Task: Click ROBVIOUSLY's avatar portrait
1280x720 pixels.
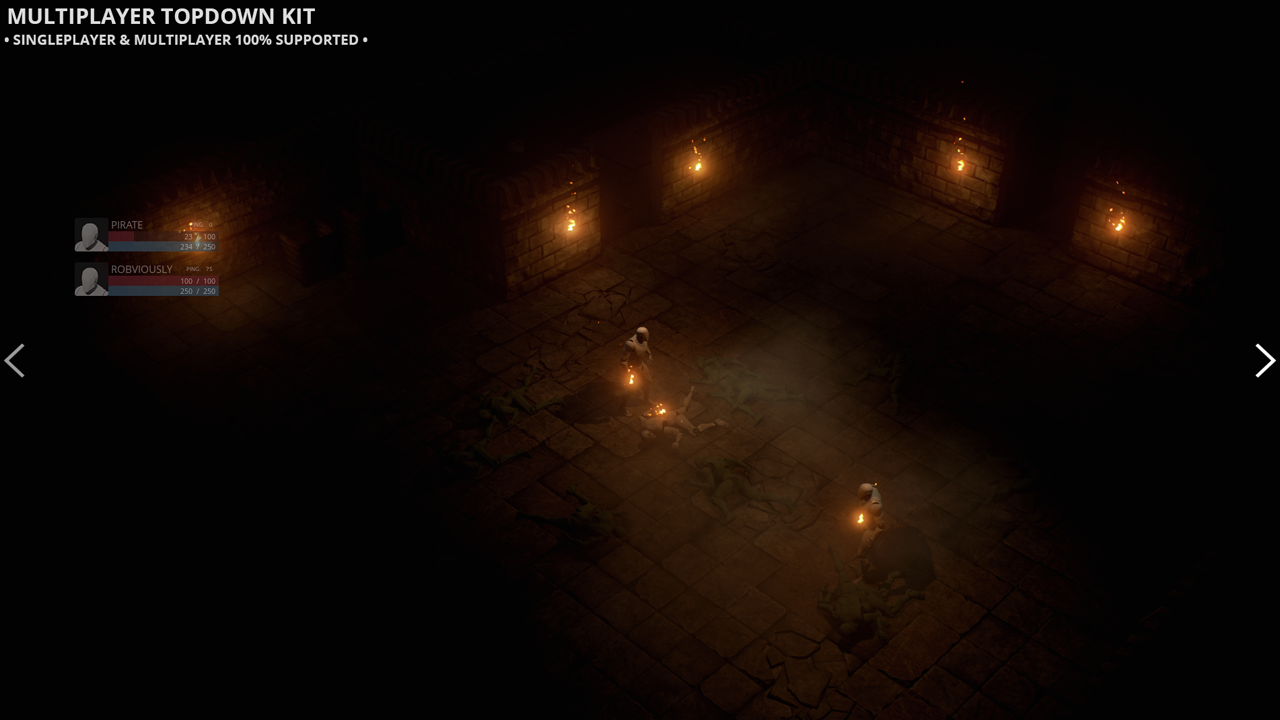Action: 92,278
